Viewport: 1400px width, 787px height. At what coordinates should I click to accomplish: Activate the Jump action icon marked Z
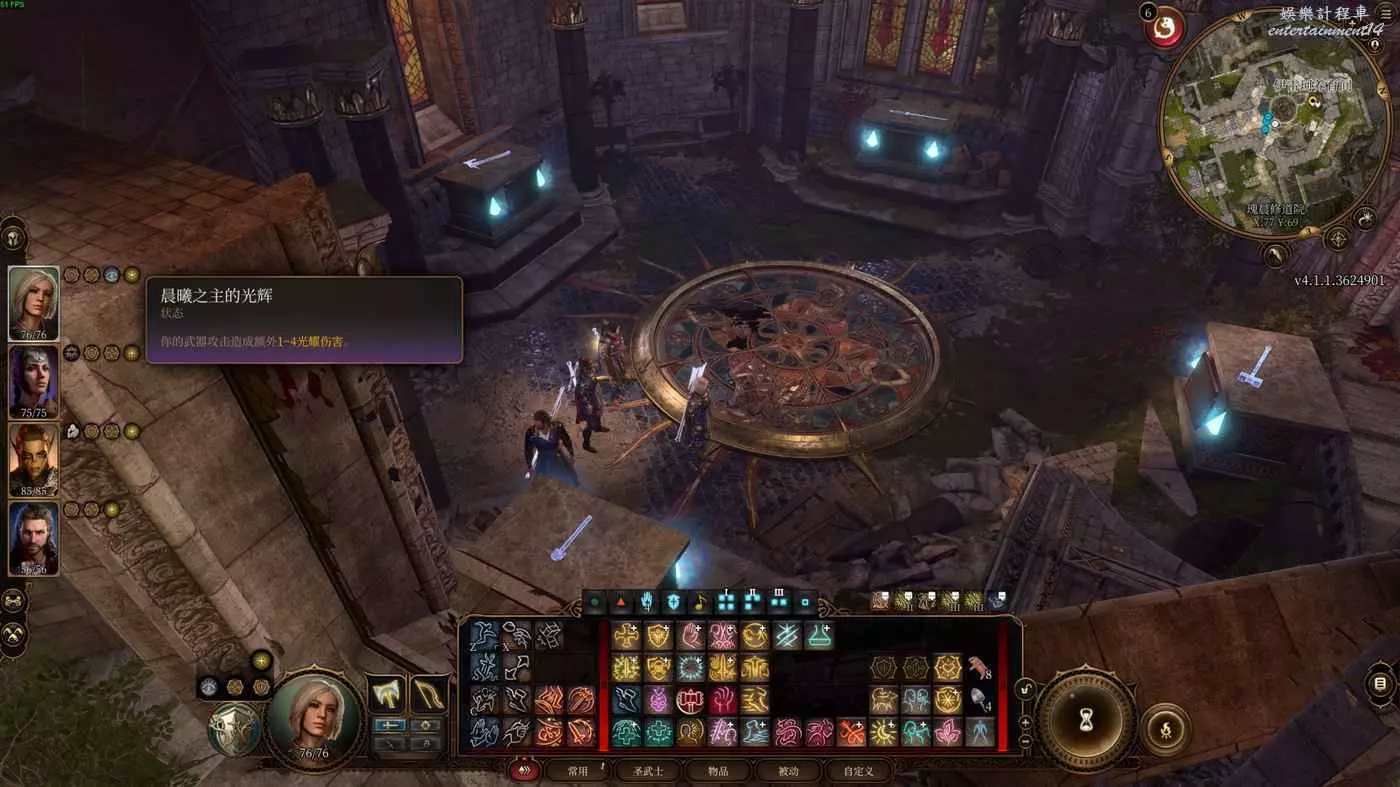(484, 636)
